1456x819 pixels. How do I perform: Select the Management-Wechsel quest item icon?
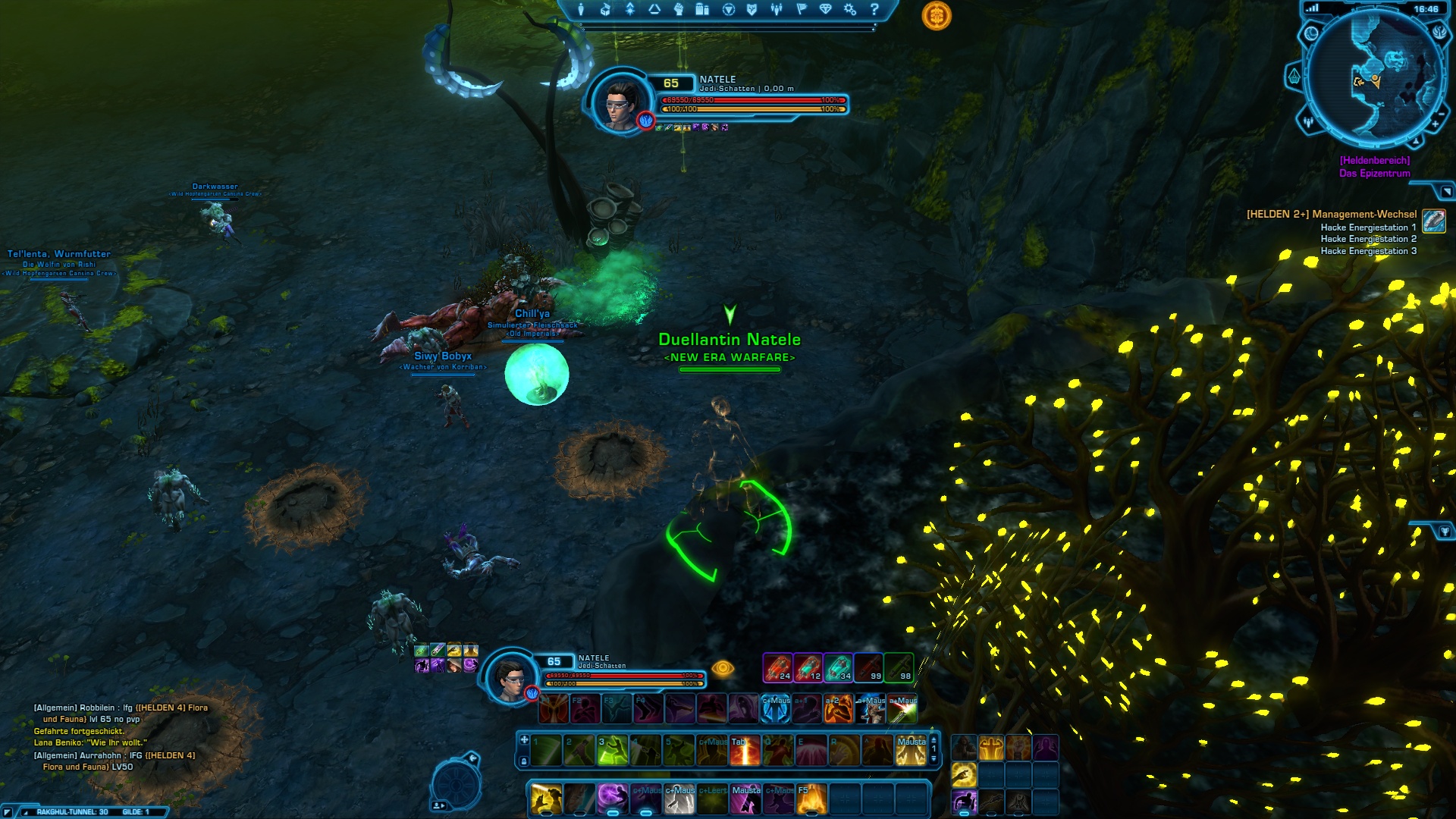[x=1433, y=220]
